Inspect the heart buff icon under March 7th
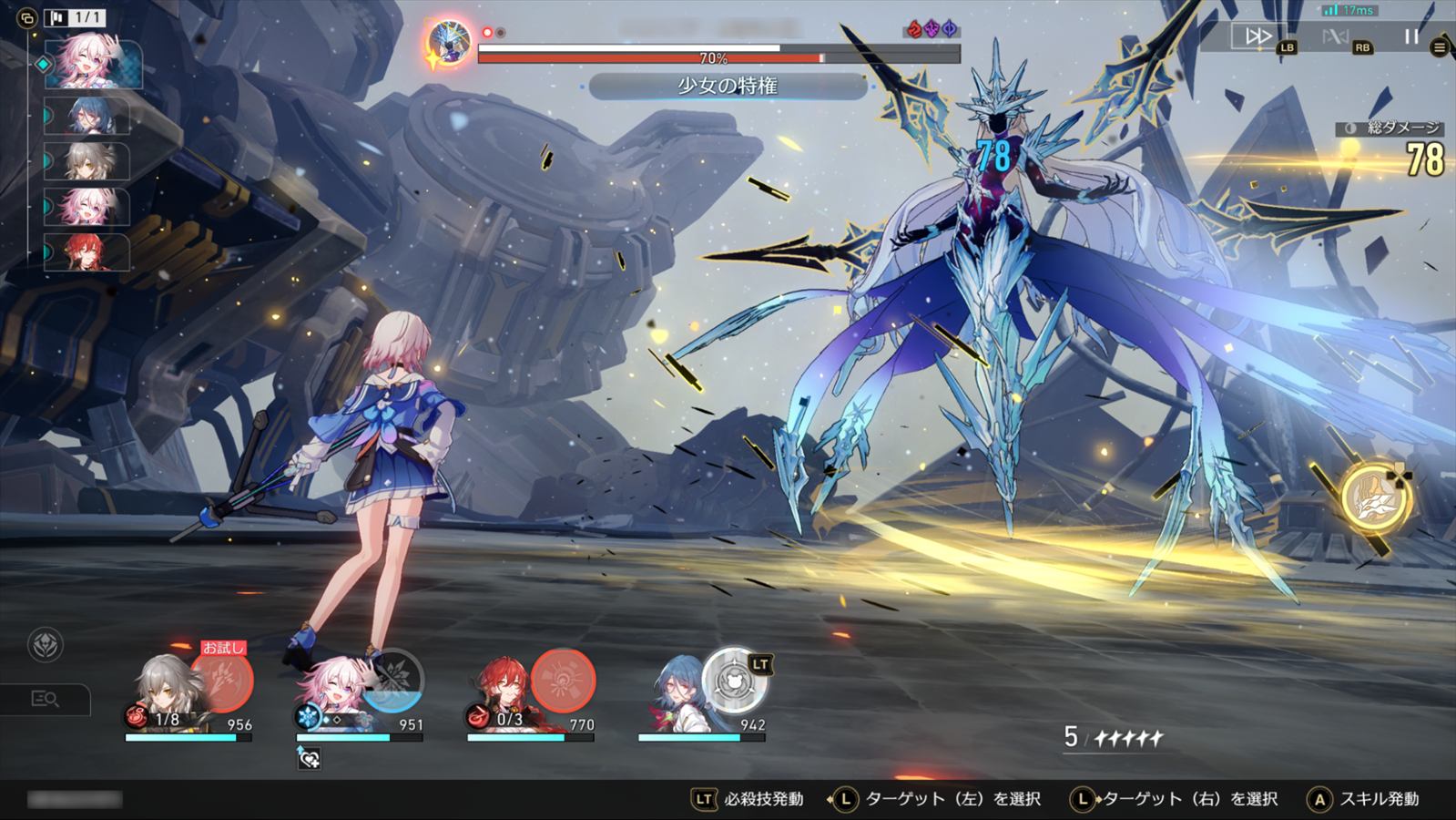The image size is (1456, 820). (x=309, y=756)
